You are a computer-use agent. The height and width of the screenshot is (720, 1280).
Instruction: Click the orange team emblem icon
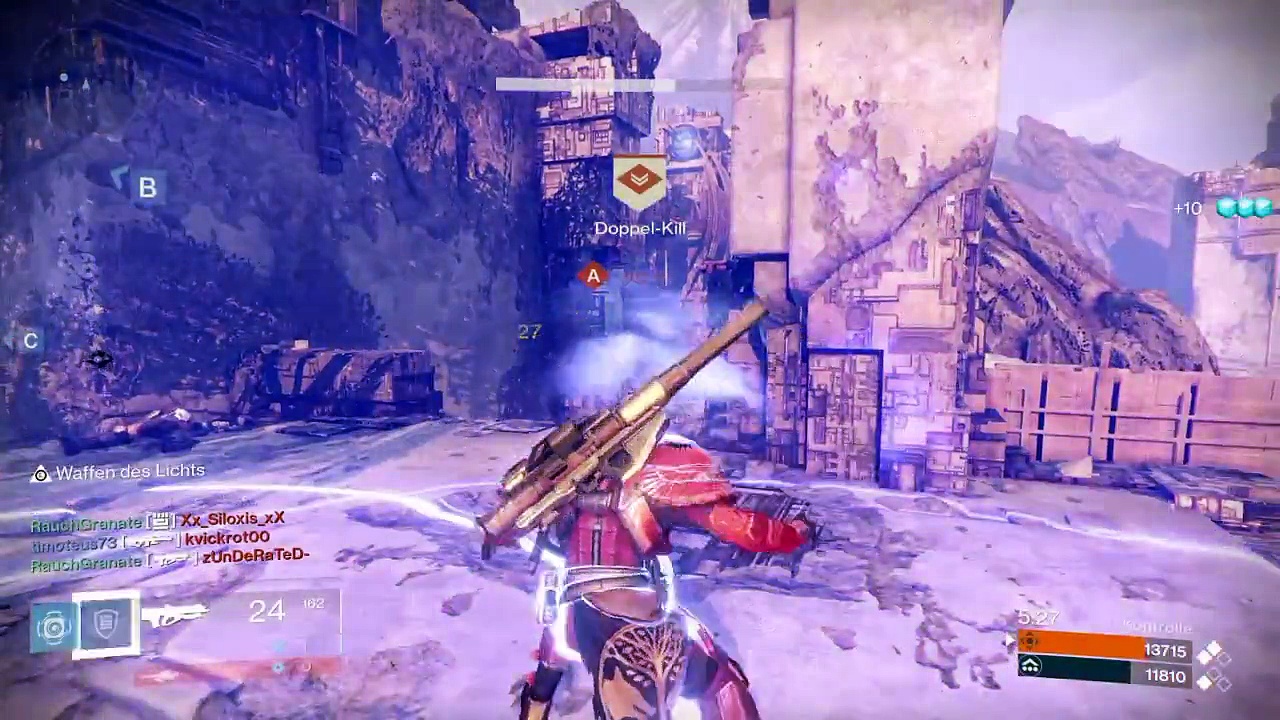click(1030, 643)
